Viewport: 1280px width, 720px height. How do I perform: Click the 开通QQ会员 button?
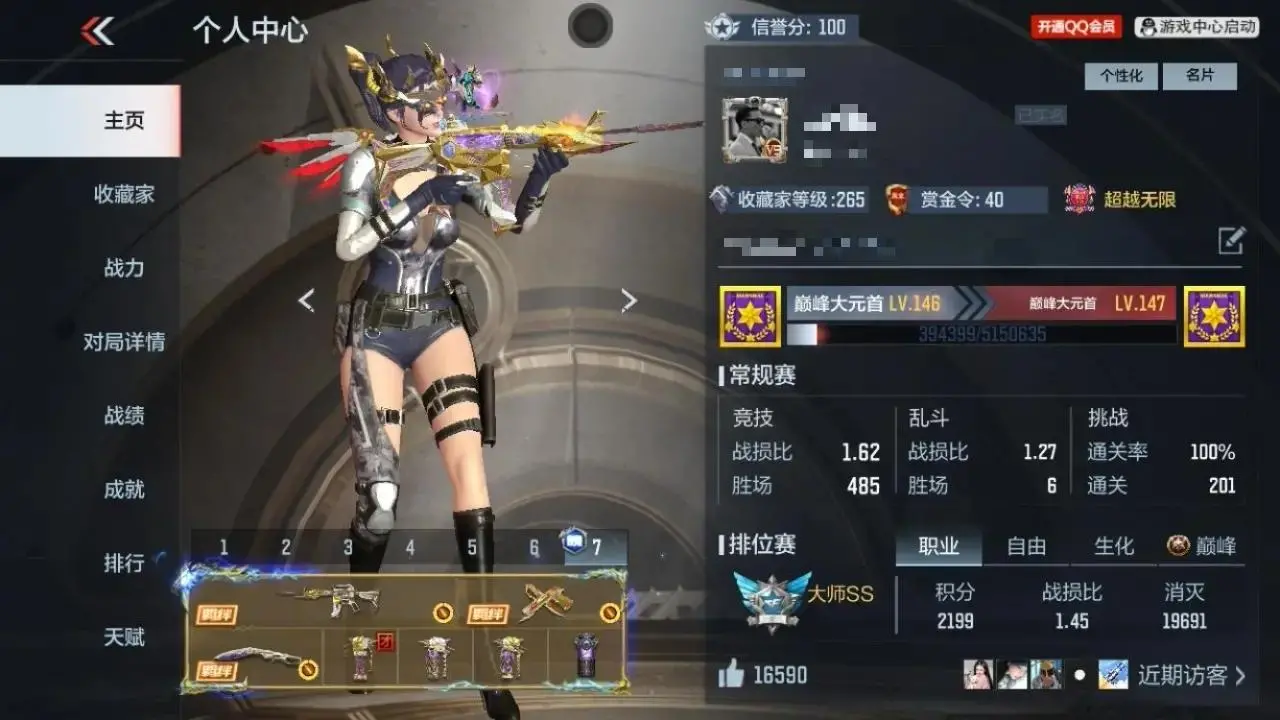1076,27
